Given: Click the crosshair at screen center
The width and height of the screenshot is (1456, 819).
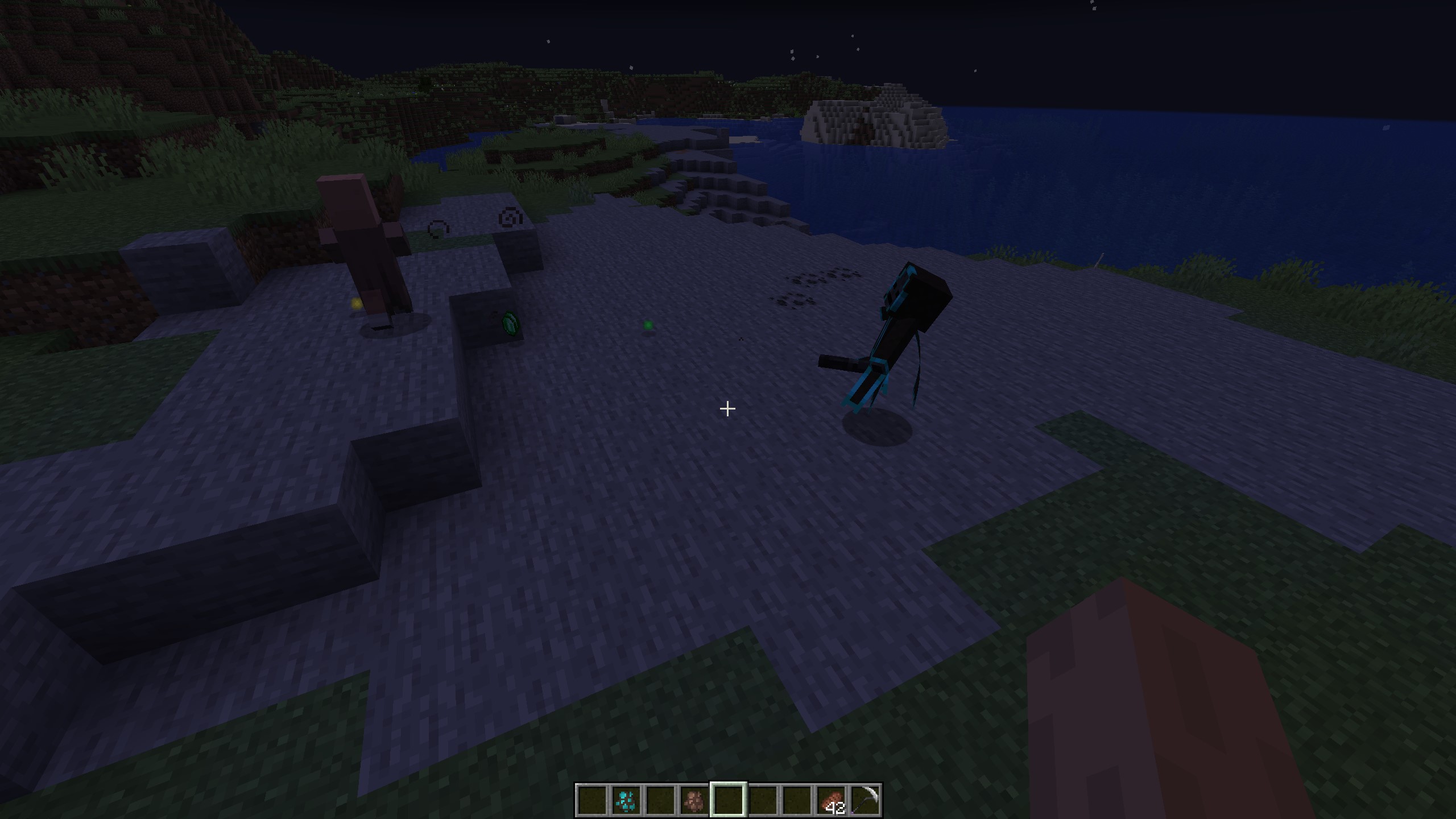Looking at the screenshot, I should (x=727, y=408).
